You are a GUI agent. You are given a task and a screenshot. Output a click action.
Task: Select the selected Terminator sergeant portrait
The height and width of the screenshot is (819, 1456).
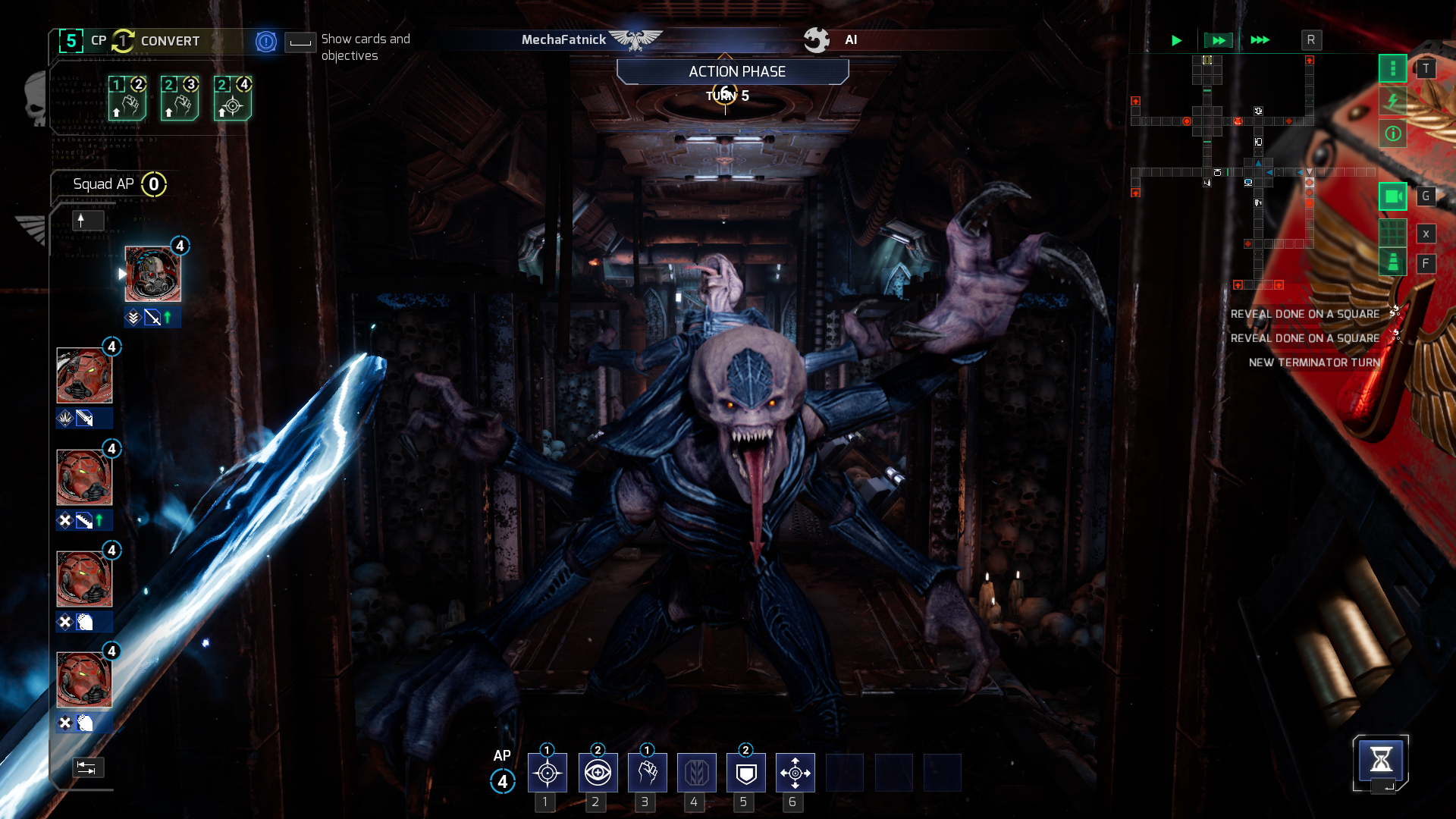click(152, 274)
